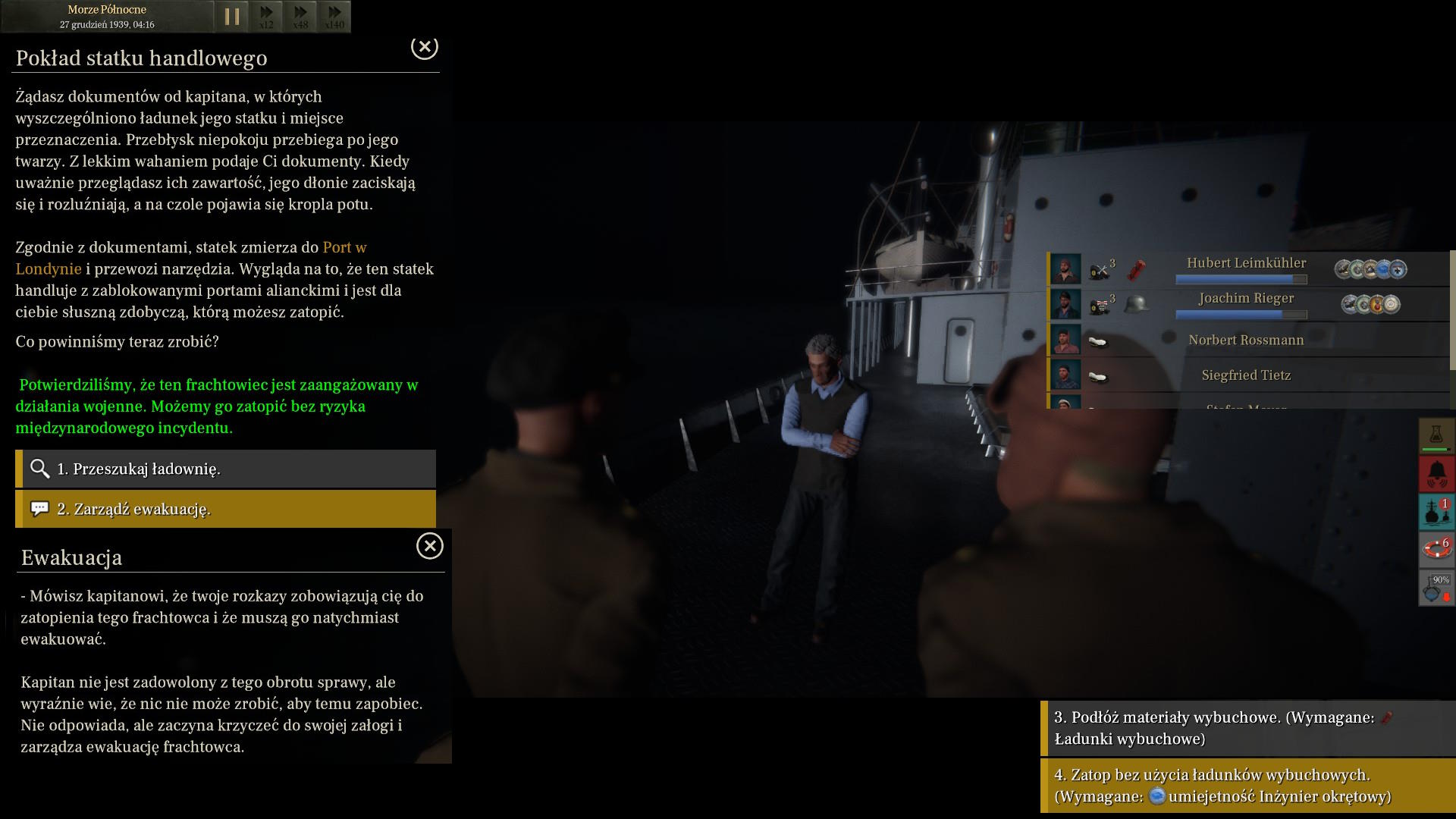Select crew member Norbert Rossmann

tap(1246, 340)
